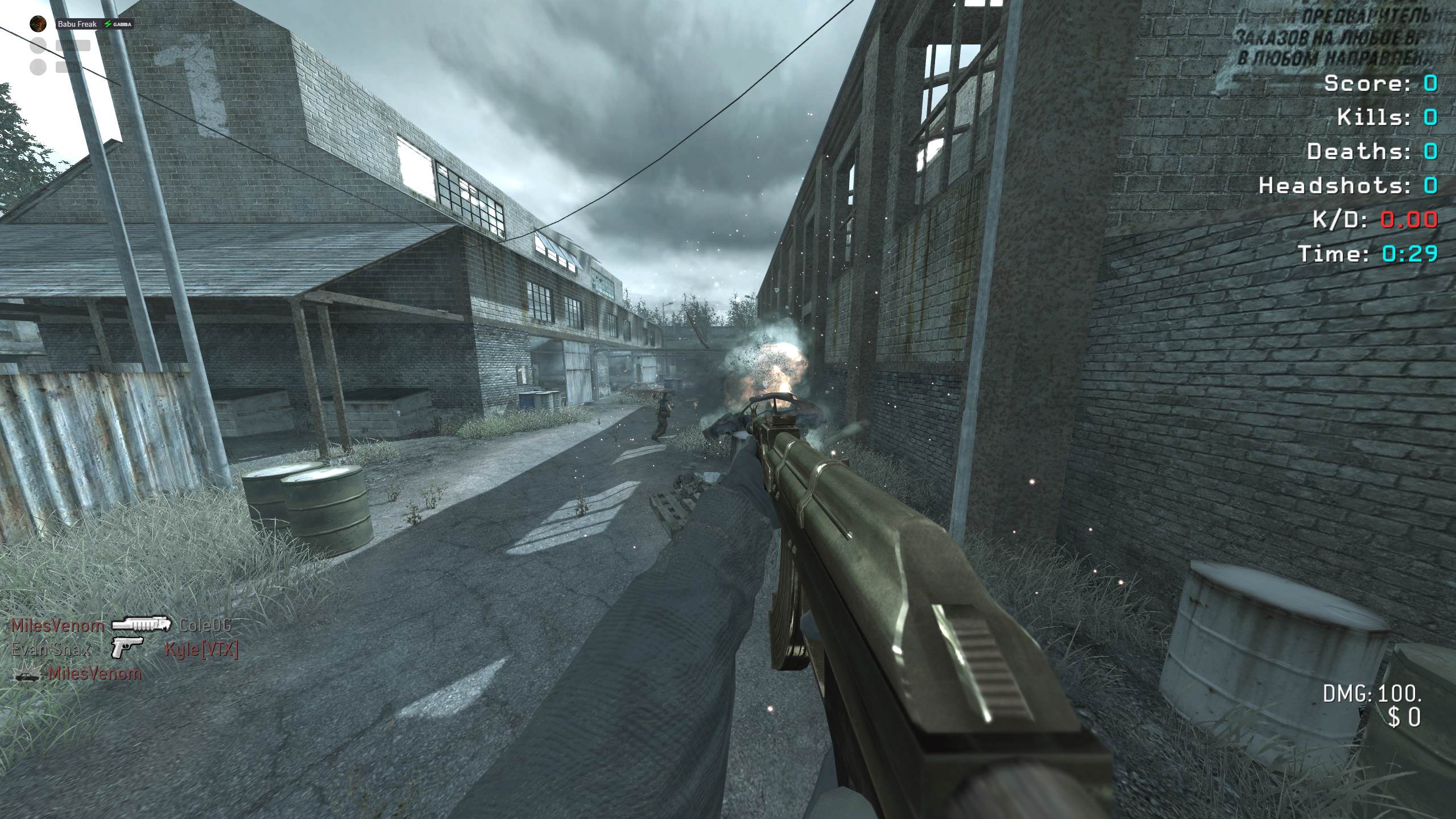
Task: Click the pistol icon in the killfeed
Action: (x=126, y=648)
